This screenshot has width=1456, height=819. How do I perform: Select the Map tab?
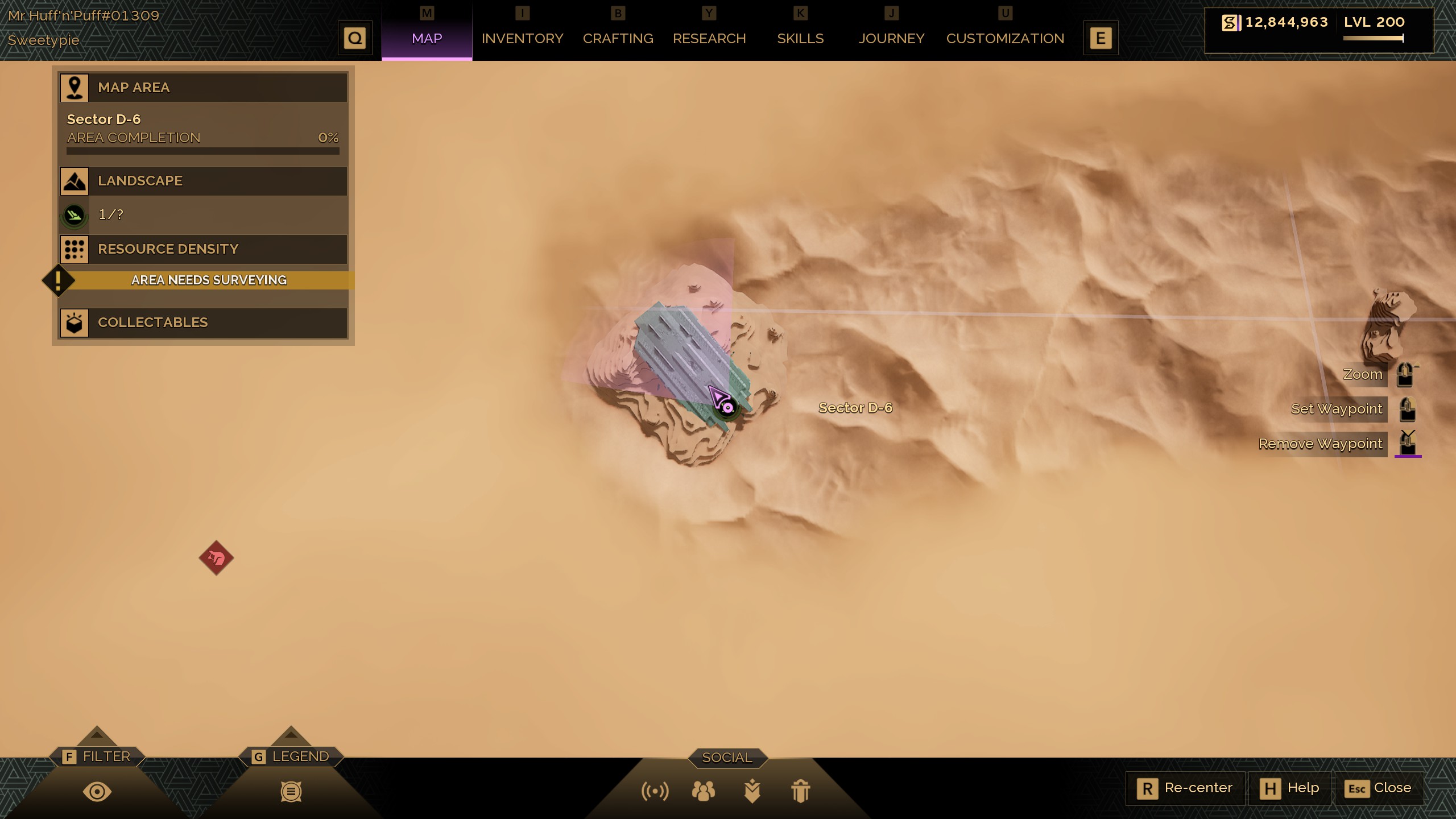click(427, 39)
